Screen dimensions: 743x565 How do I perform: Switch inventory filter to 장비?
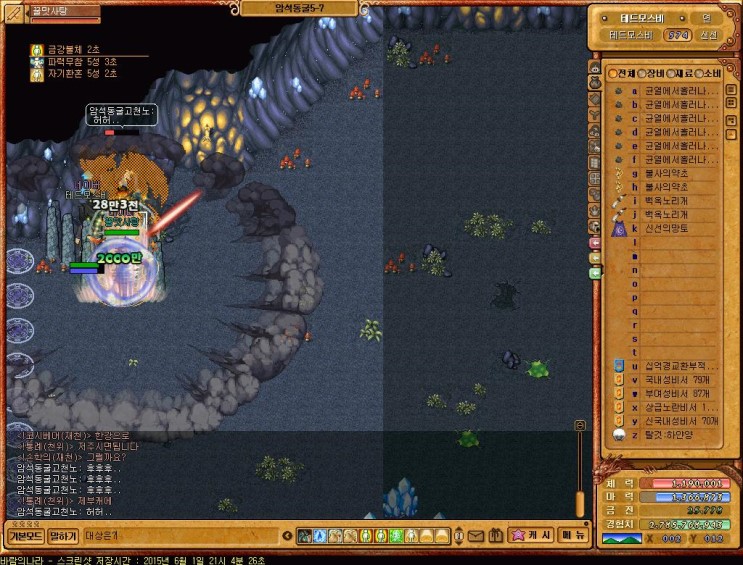(651, 73)
